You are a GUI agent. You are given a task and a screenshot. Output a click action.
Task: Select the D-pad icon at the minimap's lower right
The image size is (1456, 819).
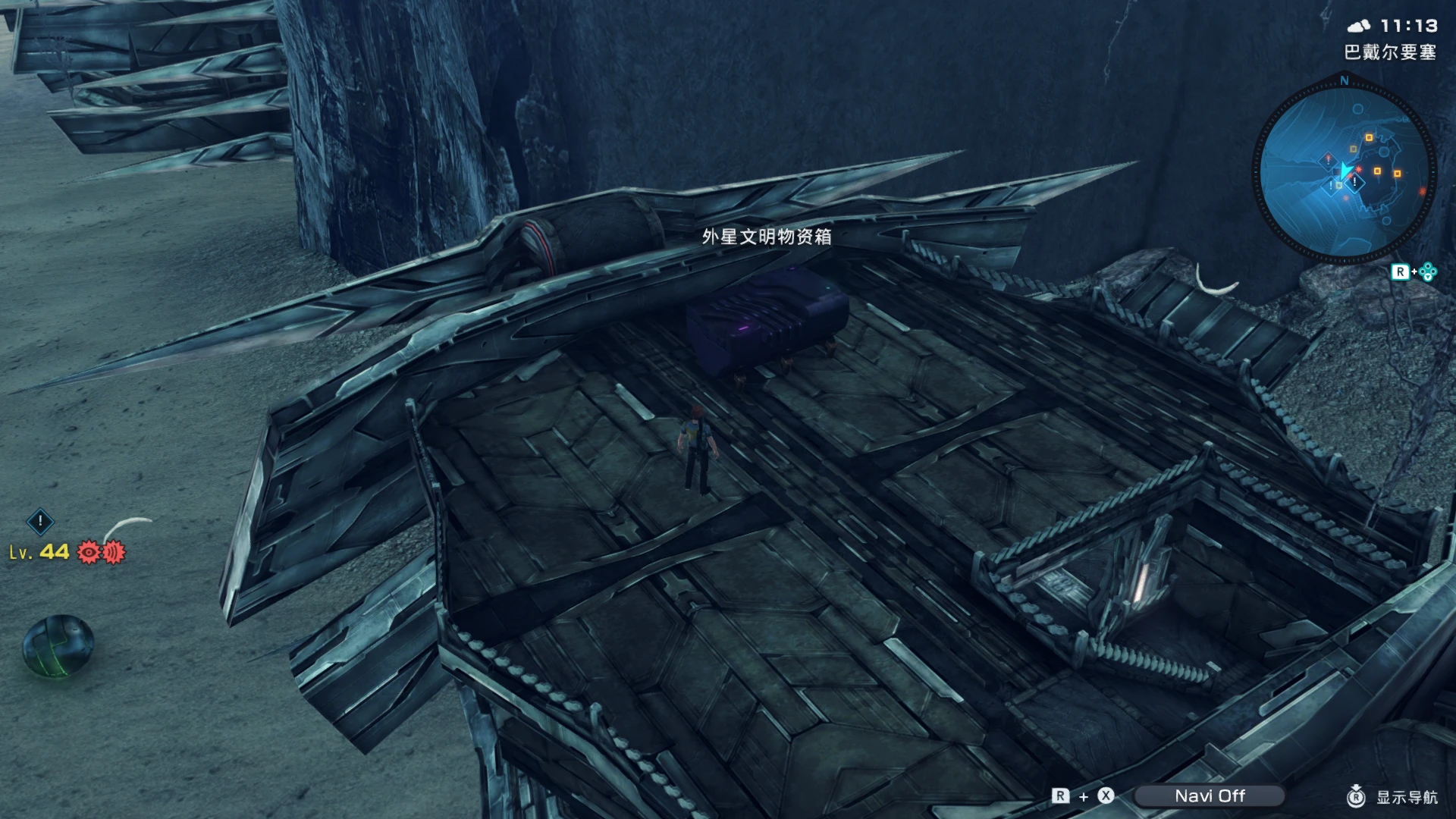click(x=1429, y=271)
